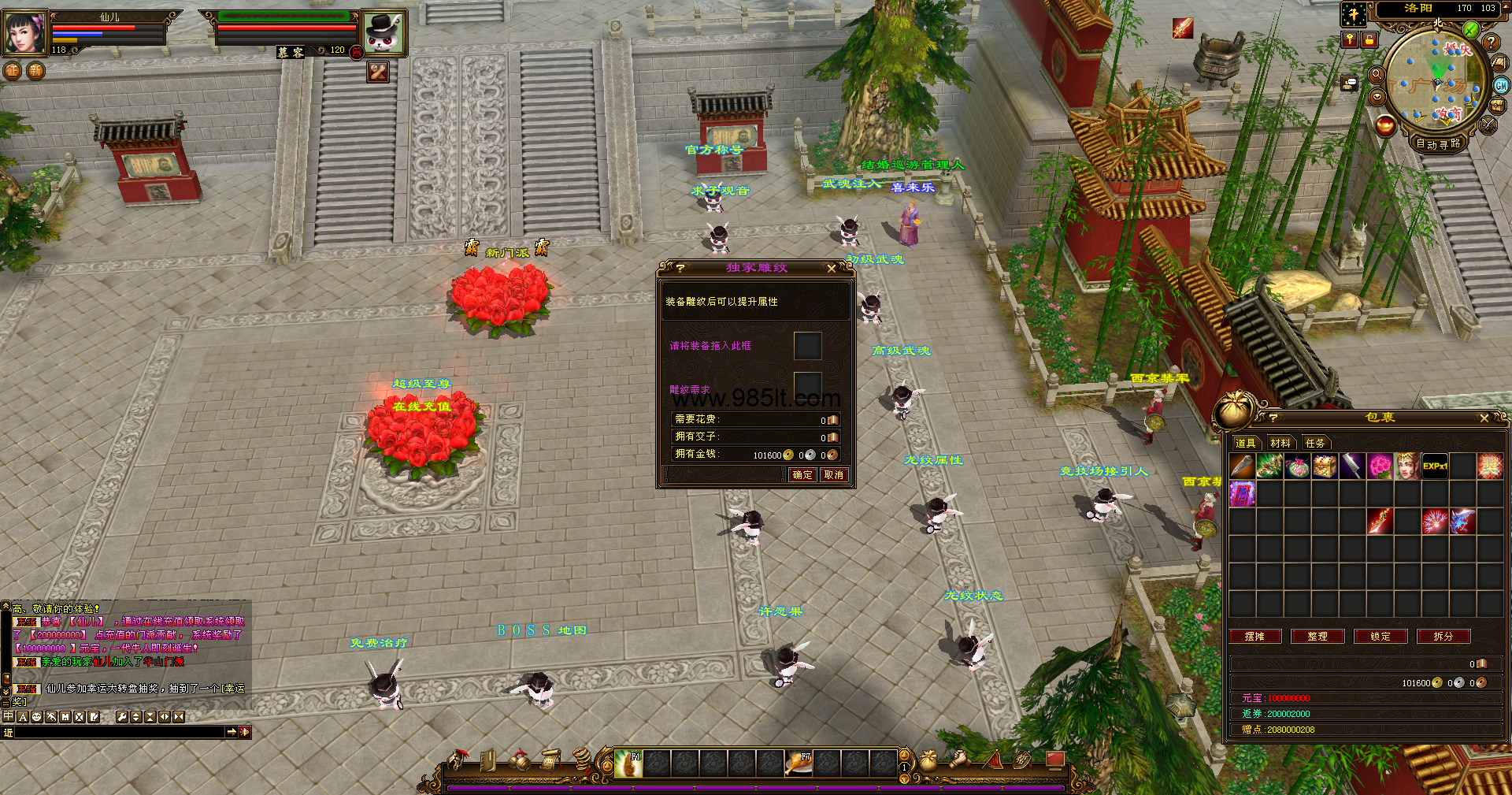The height and width of the screenshot is (795, 1512).
Task: Open the GM help button by minimap
Action: click(1501, 86)
